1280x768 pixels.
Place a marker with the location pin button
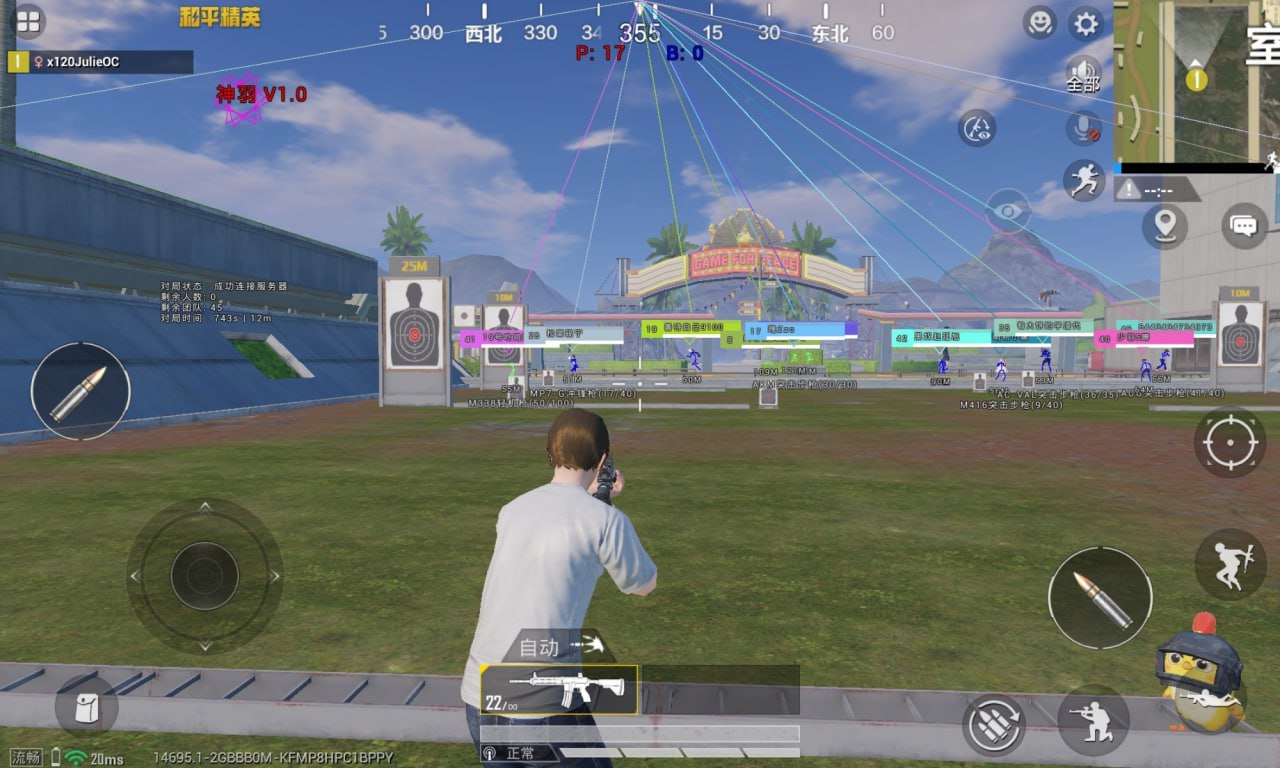[1165, 226]
